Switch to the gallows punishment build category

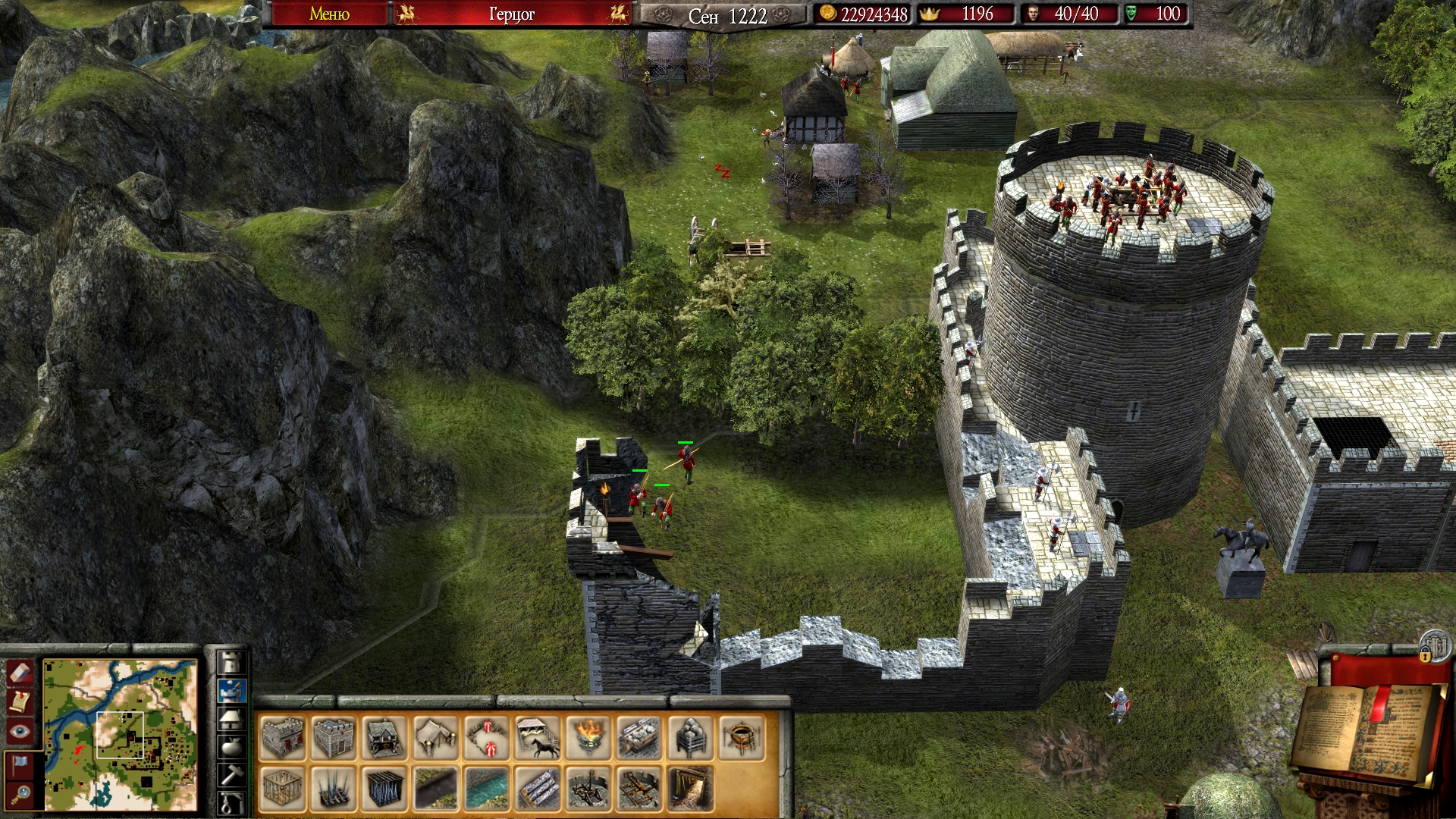(x=231, y=802)
